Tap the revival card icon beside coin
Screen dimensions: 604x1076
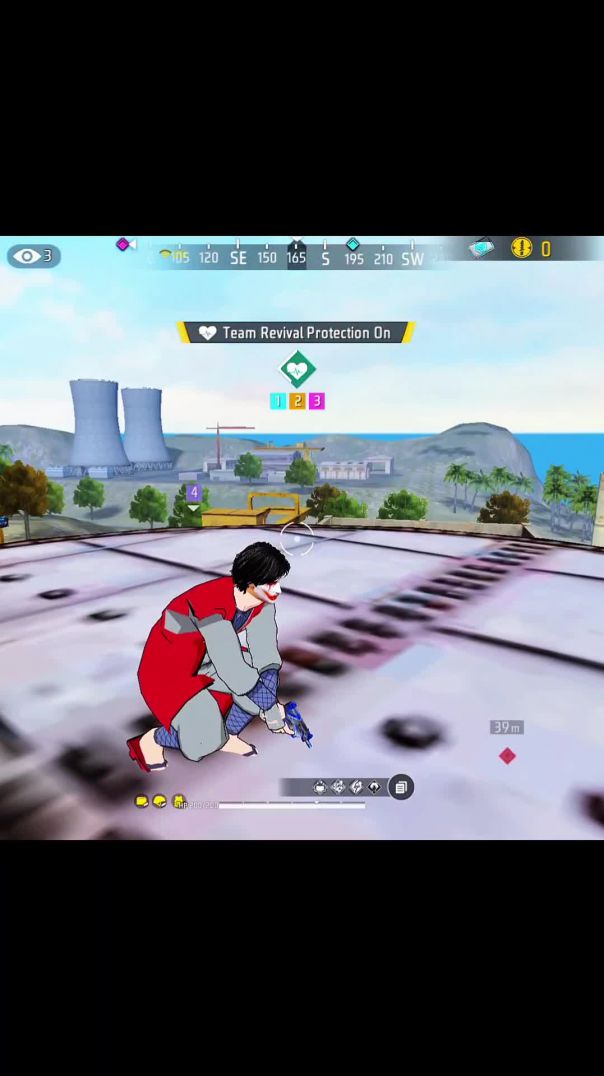pos(484,247)
